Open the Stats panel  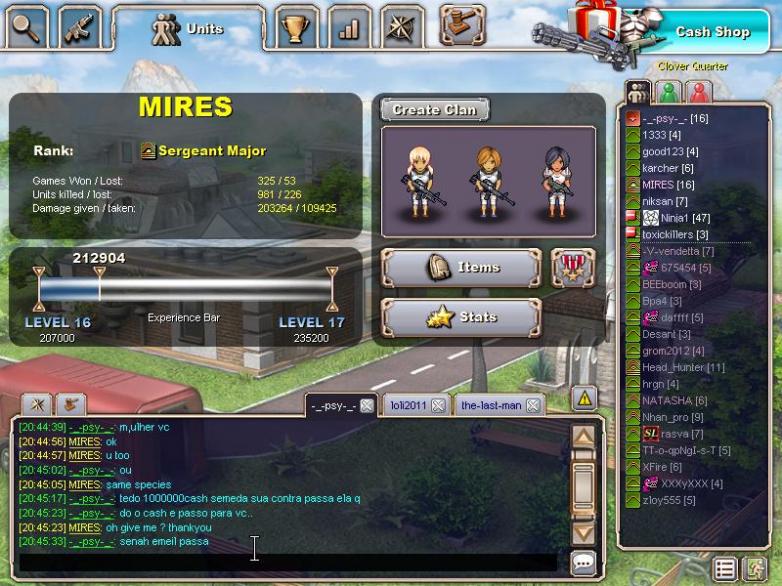[461, 318]
